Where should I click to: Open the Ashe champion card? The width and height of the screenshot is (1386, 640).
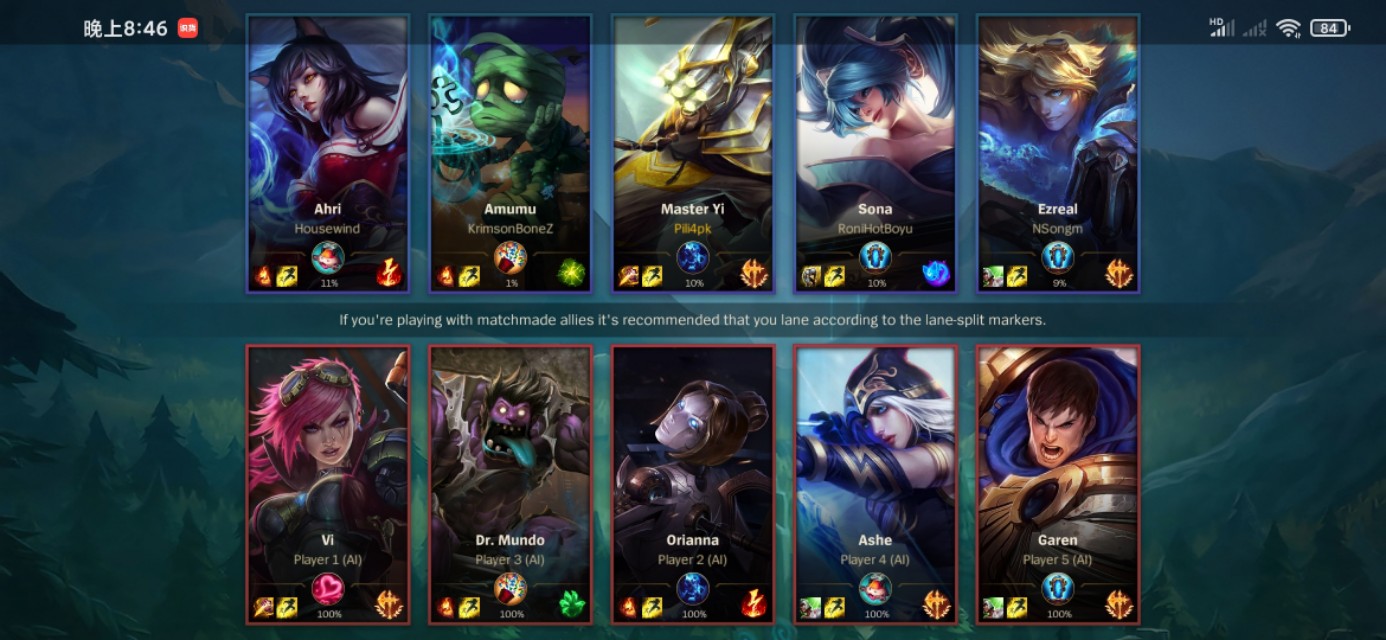tap(875, 484)
